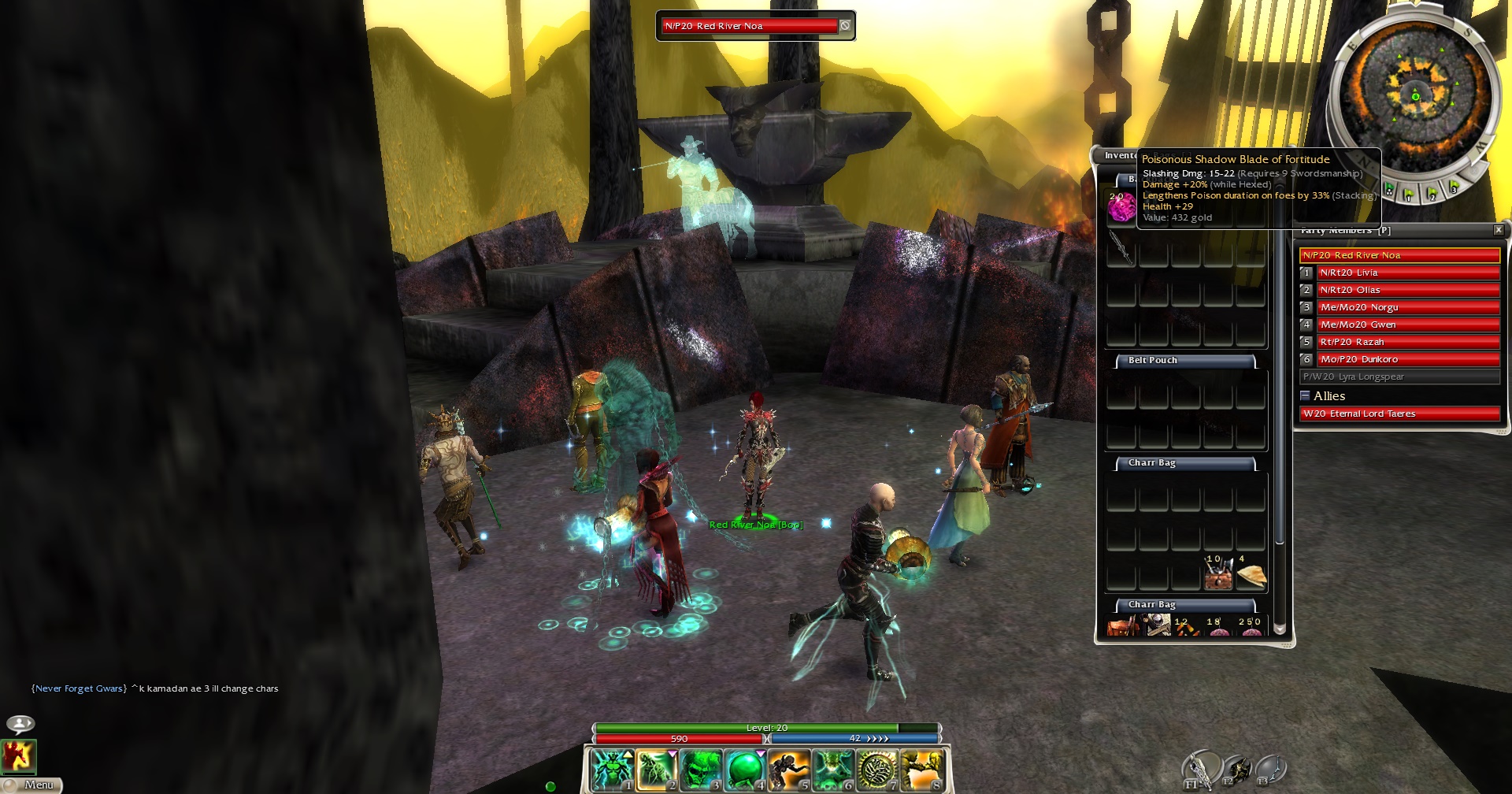Select Livia in the party list

pos(1407,273)
